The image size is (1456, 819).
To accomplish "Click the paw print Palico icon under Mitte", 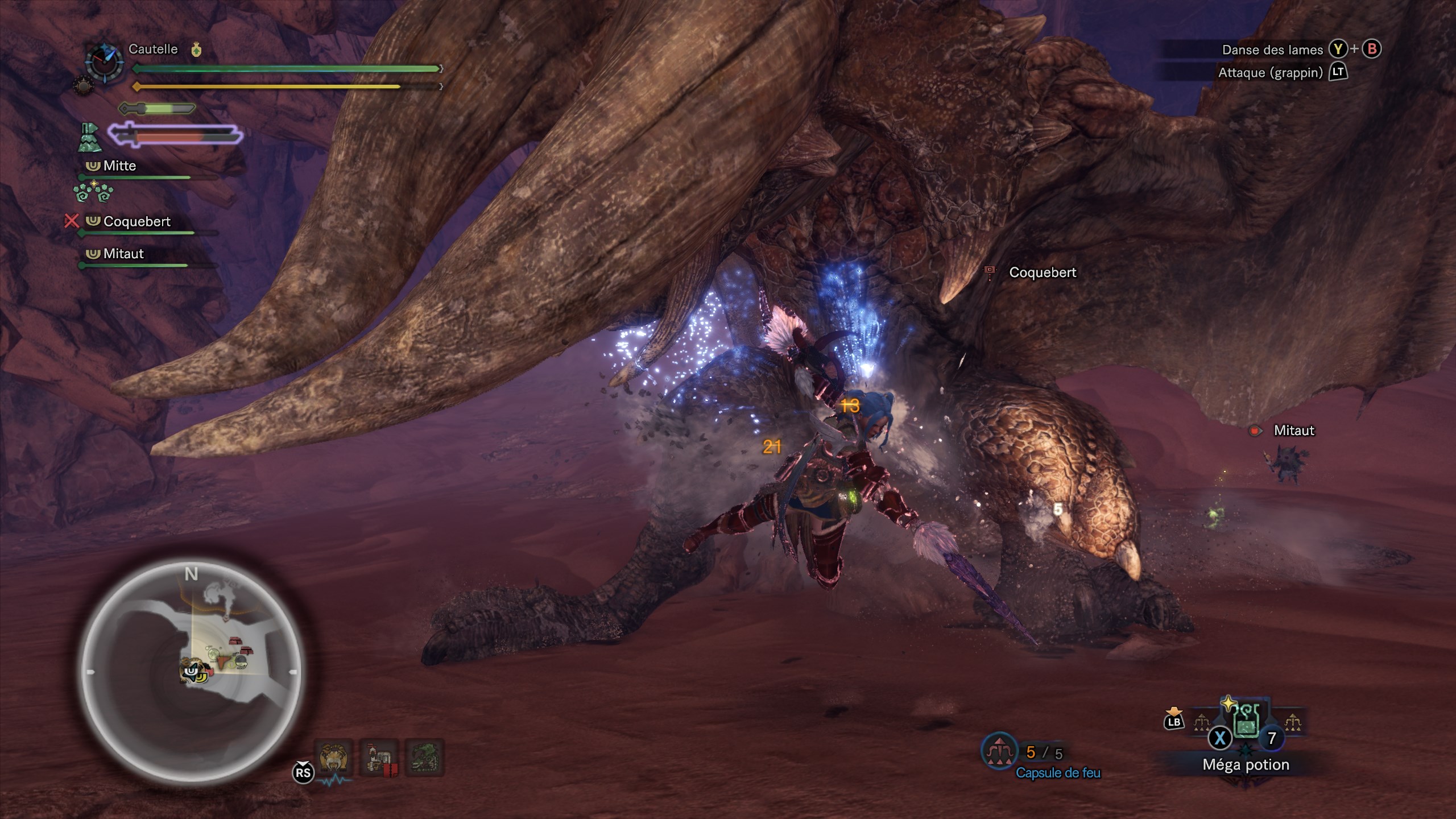I will (94, 192).
